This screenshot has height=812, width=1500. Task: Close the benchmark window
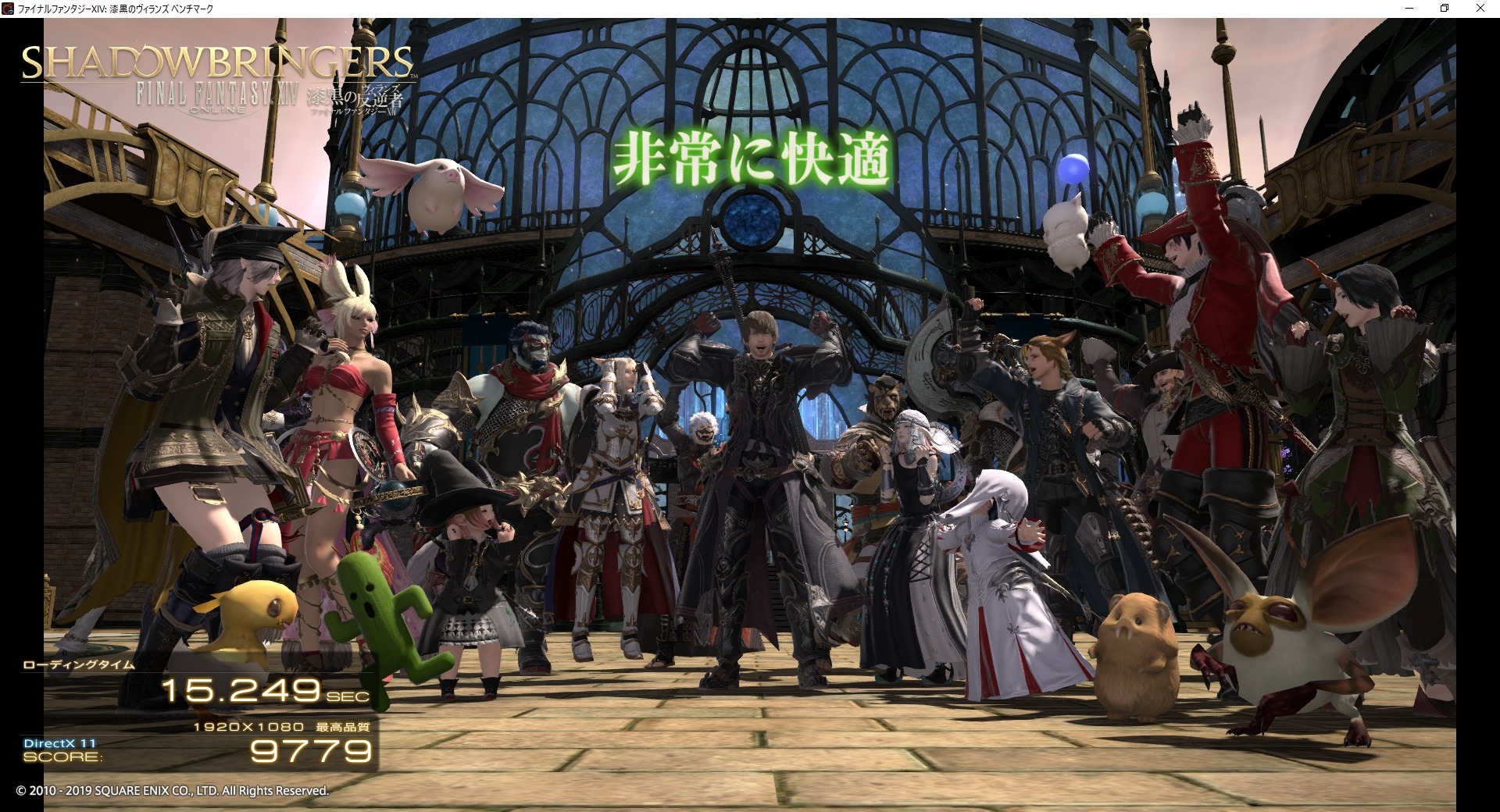[1480, 9]
